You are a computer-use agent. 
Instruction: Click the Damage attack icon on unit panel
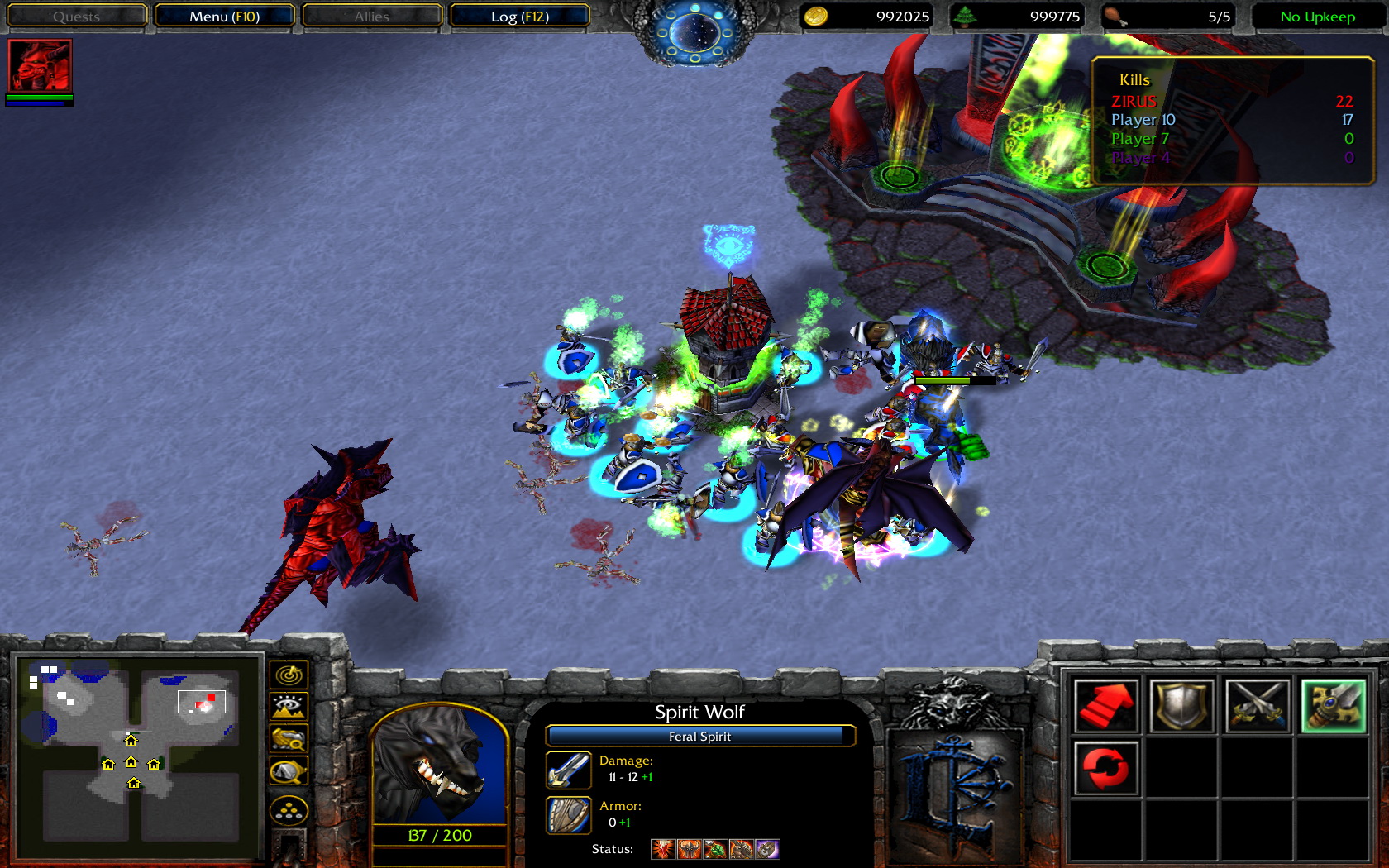coord(567,769)
